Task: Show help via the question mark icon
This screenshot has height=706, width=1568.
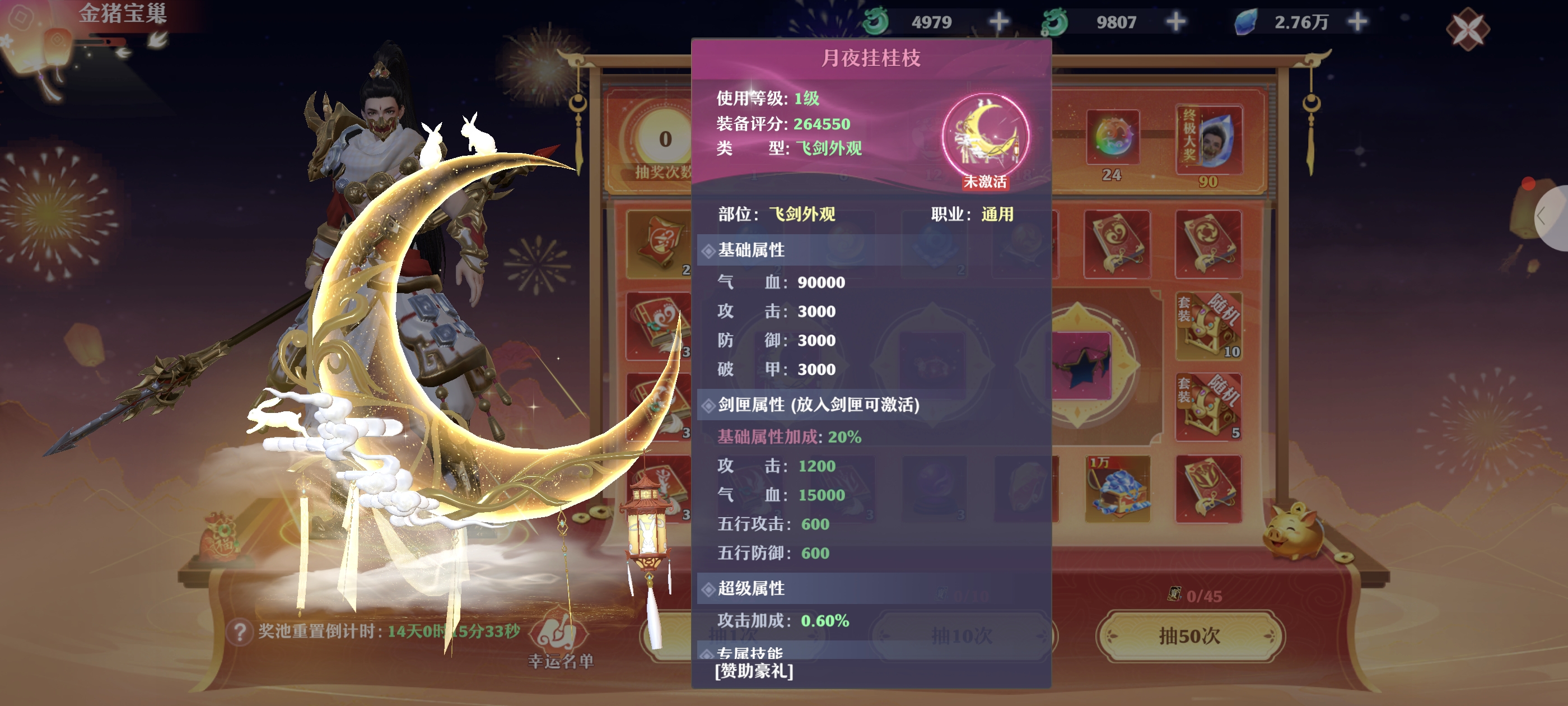Action: tap(239, 631)
